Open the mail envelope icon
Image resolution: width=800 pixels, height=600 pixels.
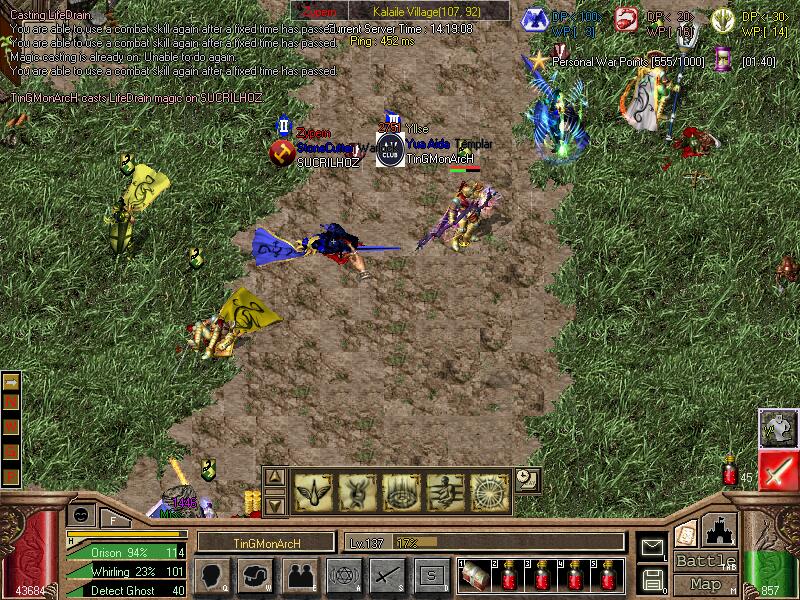point(653,547)
